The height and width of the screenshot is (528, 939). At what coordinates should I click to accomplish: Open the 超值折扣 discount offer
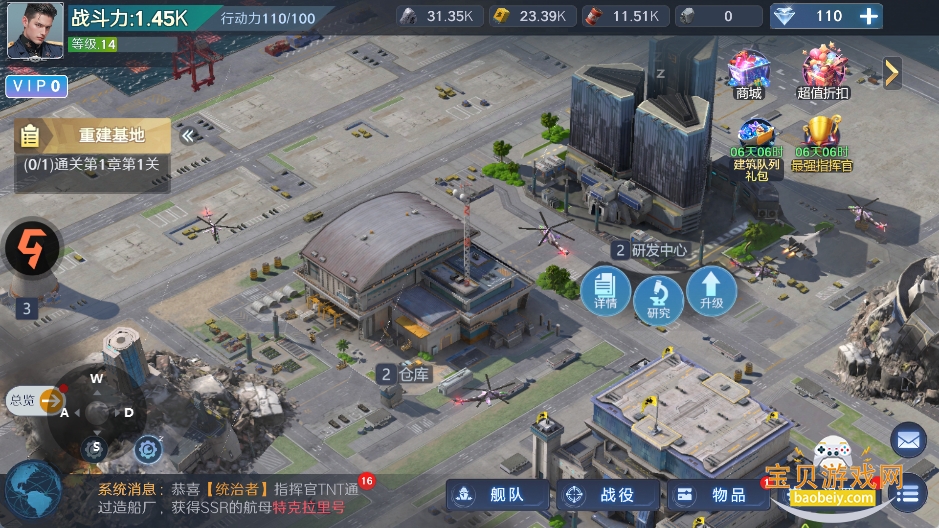click(x=823, y=73)
